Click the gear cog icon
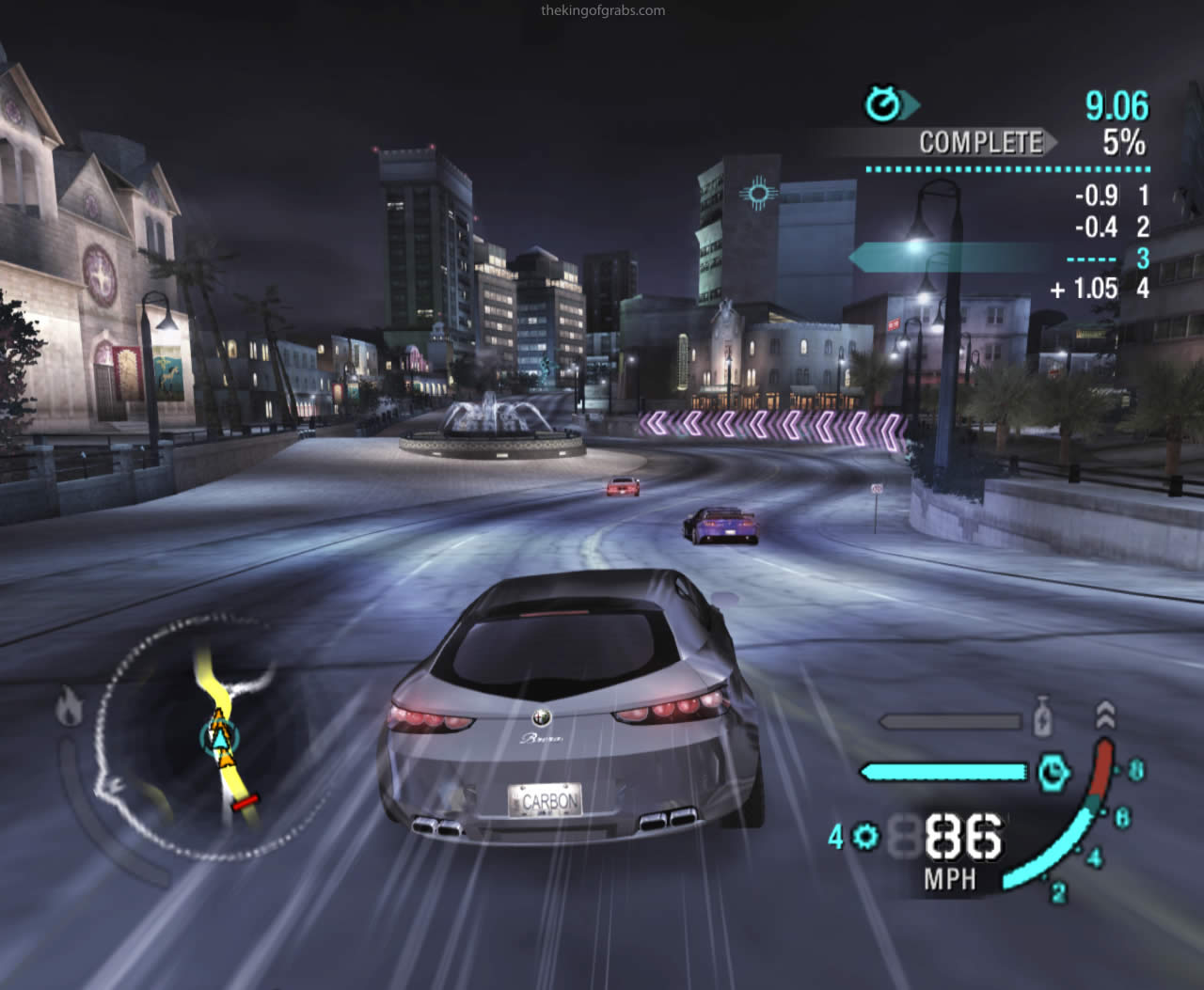This screenshot has width=1204, height=990. [x=865, y=836]
